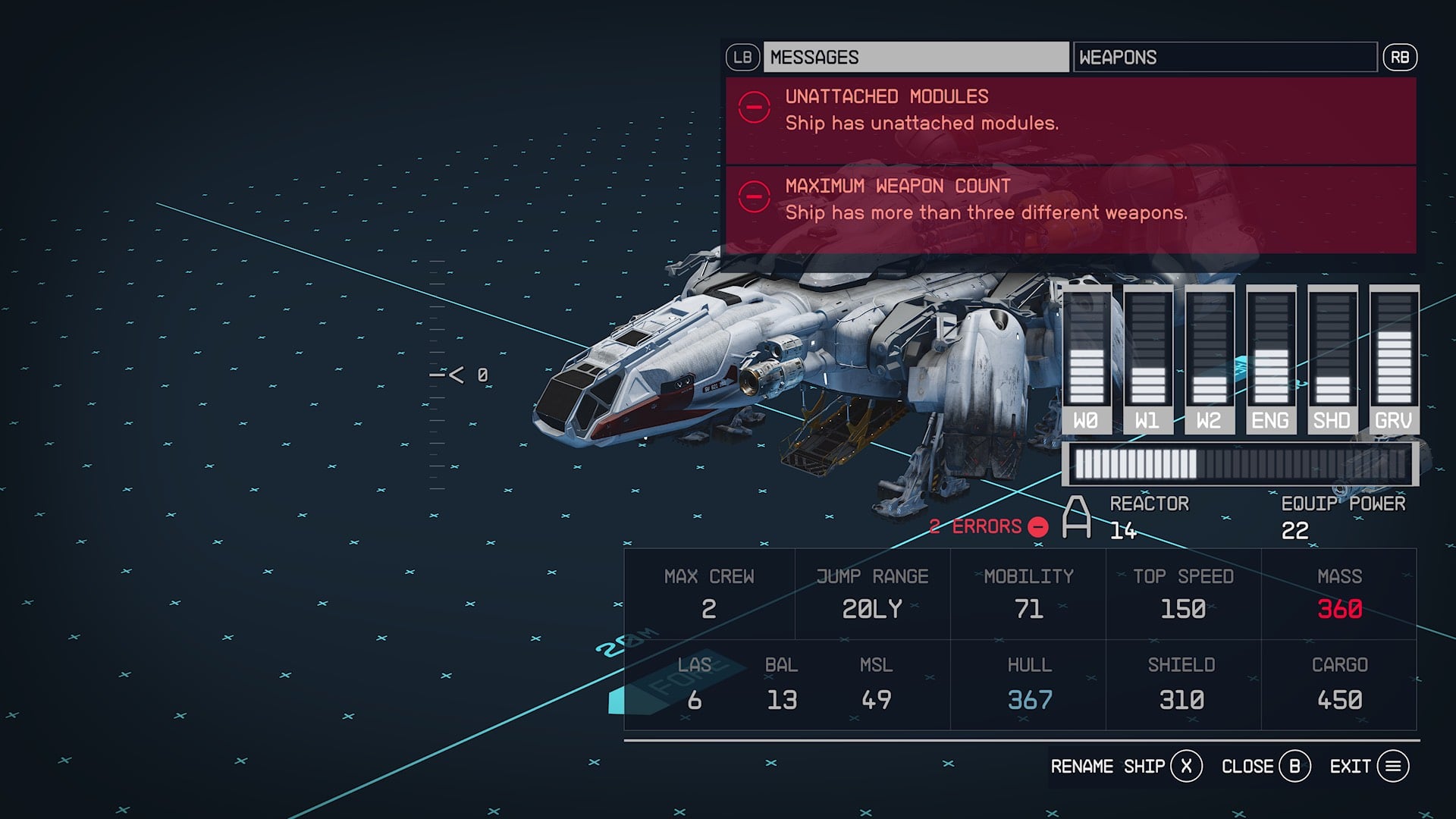Image resolution: width=1456 pixels, height=819 pixels.
Task: Exit the ship builder
Action: click(1369, 767)
